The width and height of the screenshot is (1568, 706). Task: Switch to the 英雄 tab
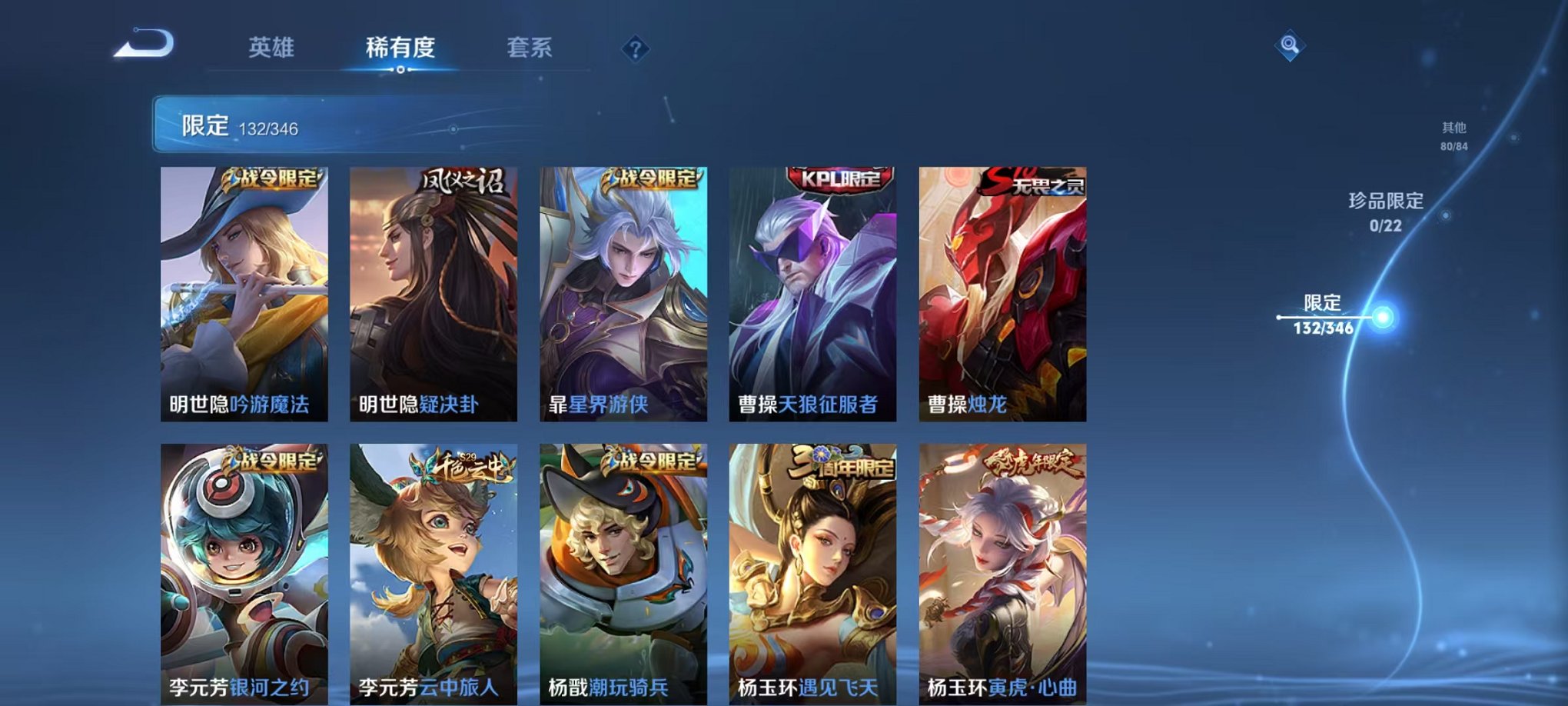(273, 46)
